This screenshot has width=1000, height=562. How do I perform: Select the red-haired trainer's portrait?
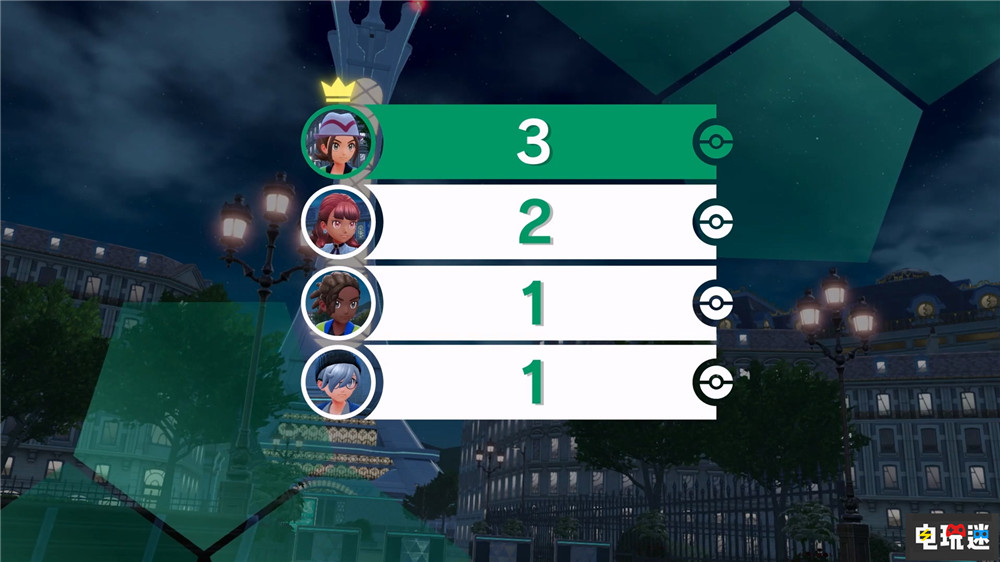click(x=340, y=221)
